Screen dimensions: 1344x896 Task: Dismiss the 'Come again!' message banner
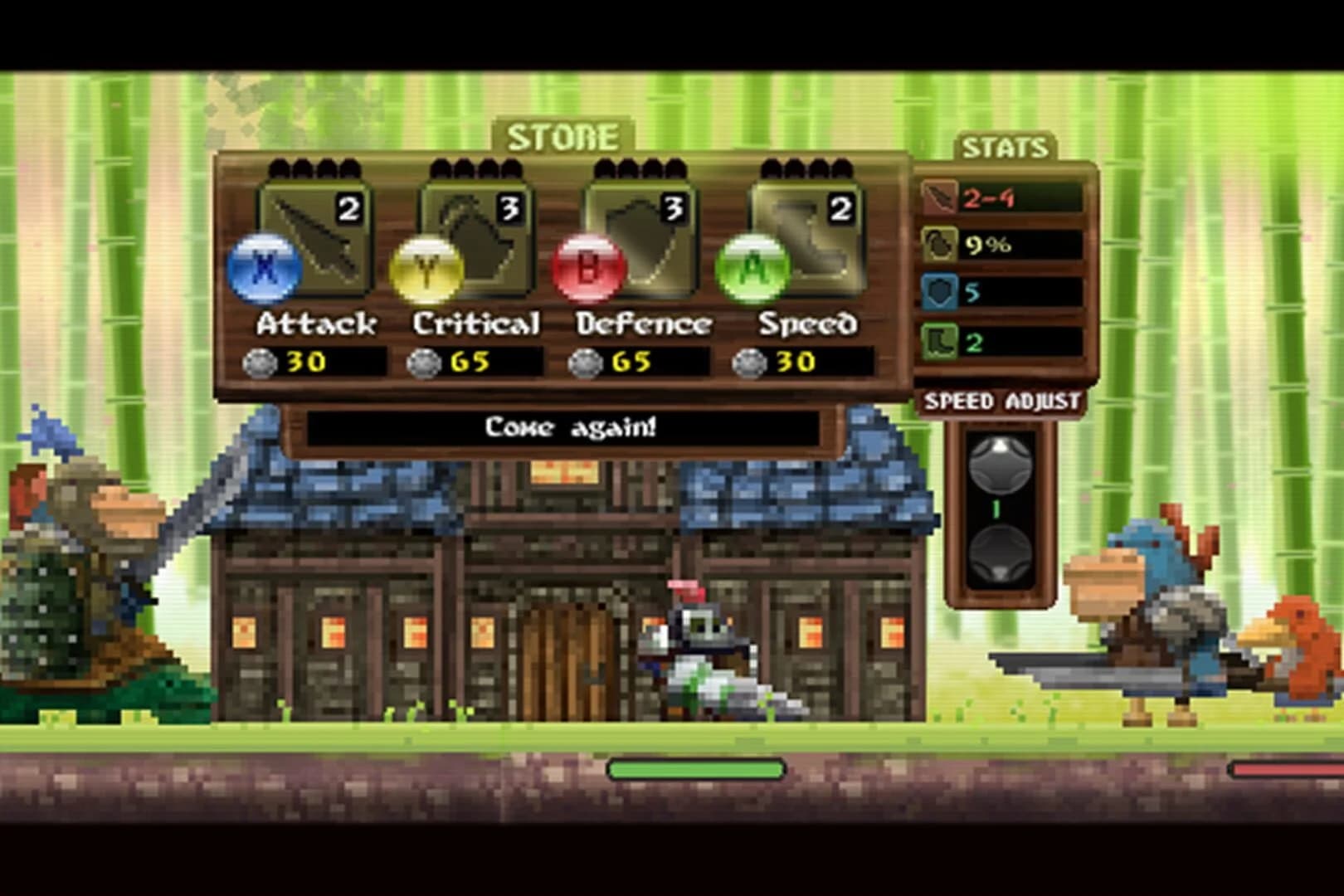pos(568,429)
